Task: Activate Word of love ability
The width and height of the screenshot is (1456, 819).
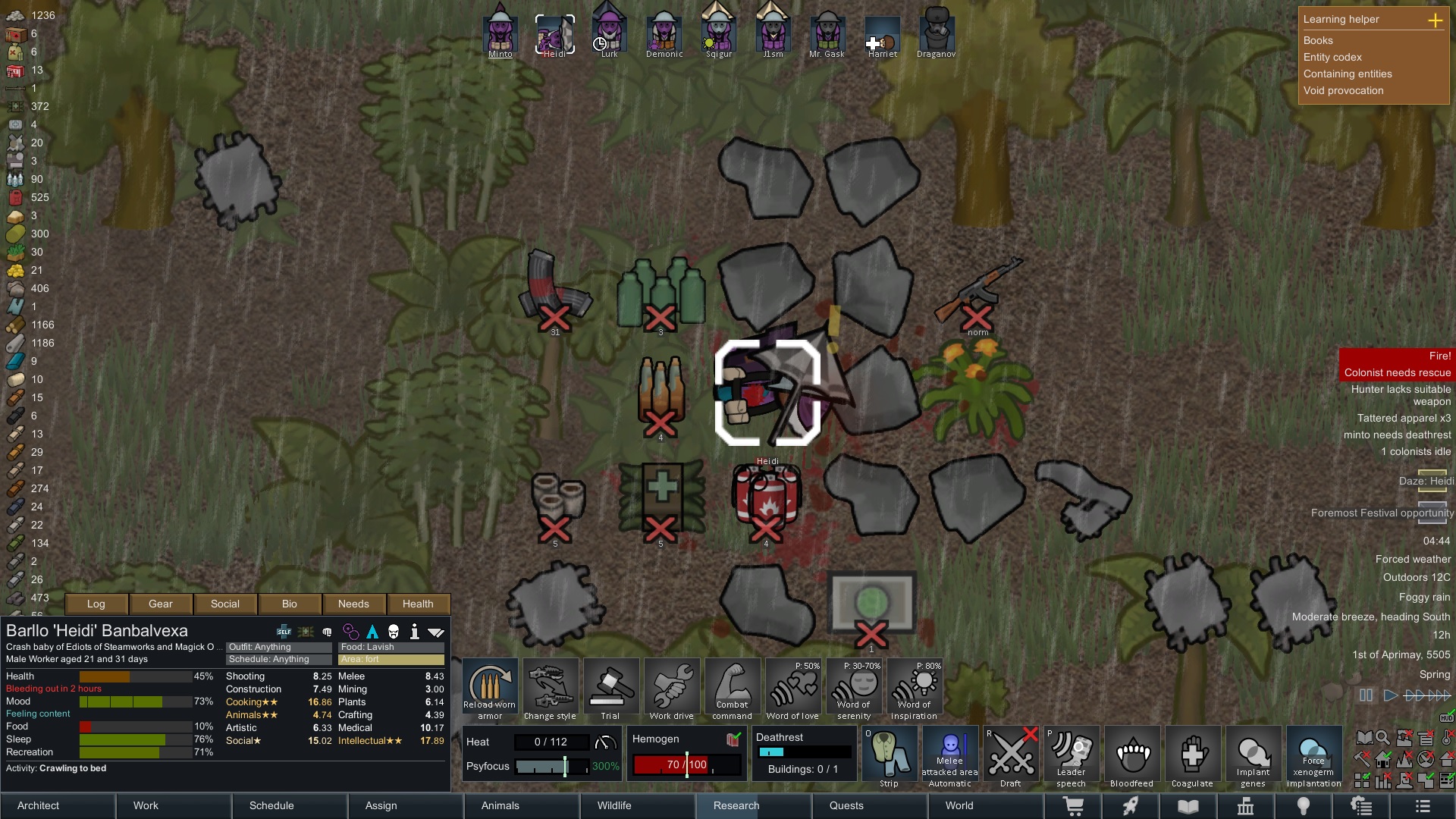Action: (792, 689)
